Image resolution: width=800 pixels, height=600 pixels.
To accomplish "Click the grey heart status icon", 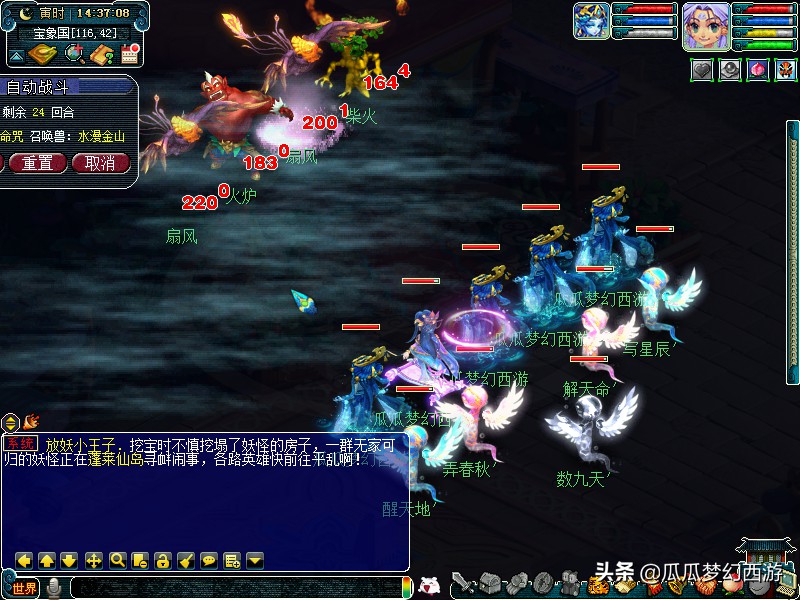I will pos(703,71).
